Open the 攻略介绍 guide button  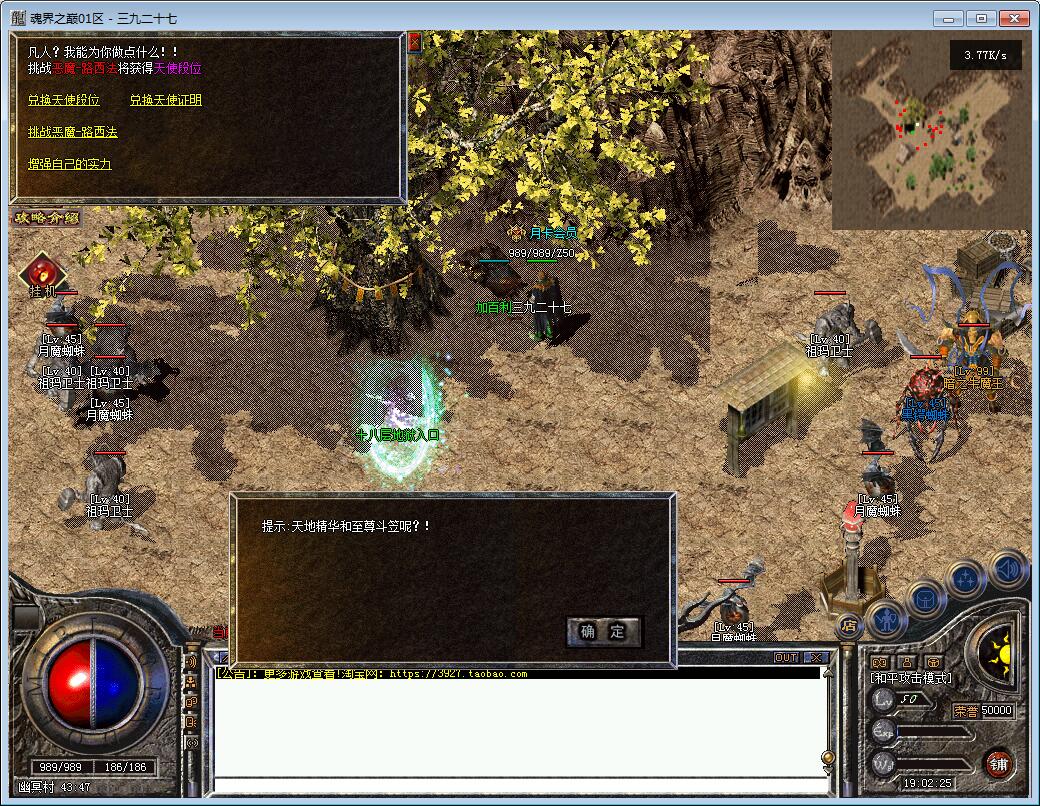point(46,217)
